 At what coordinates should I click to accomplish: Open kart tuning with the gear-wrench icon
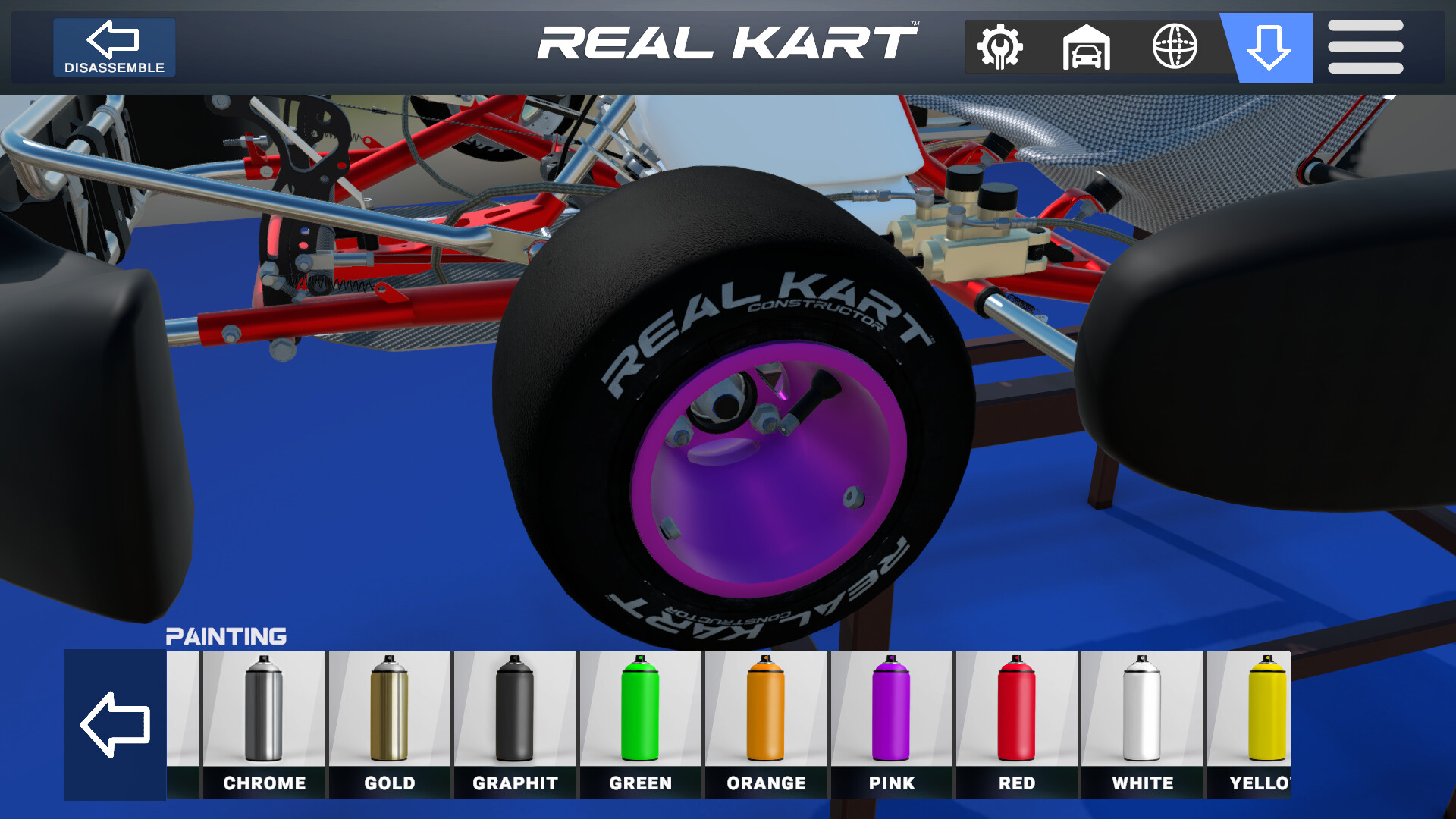pyautogui.click(x=999, y=47)
